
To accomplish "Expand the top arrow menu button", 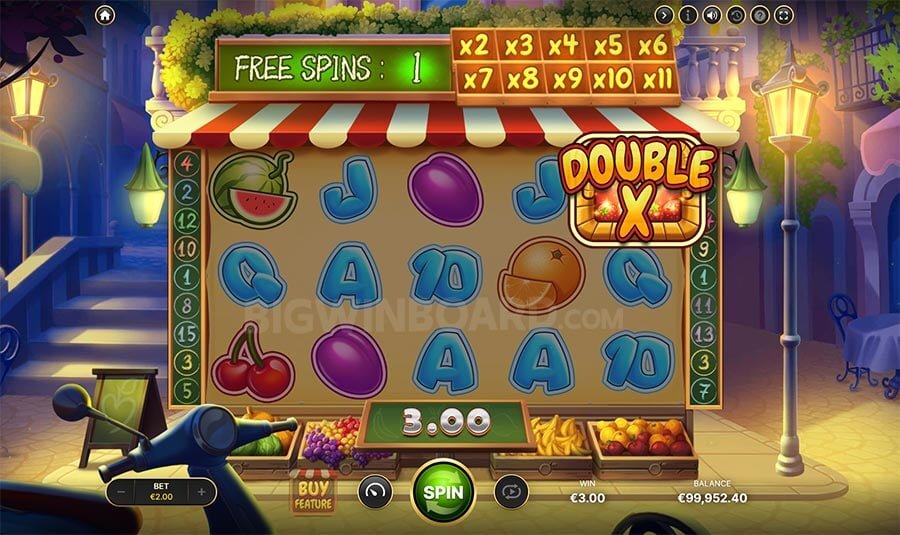I will (x=664, y=15).
